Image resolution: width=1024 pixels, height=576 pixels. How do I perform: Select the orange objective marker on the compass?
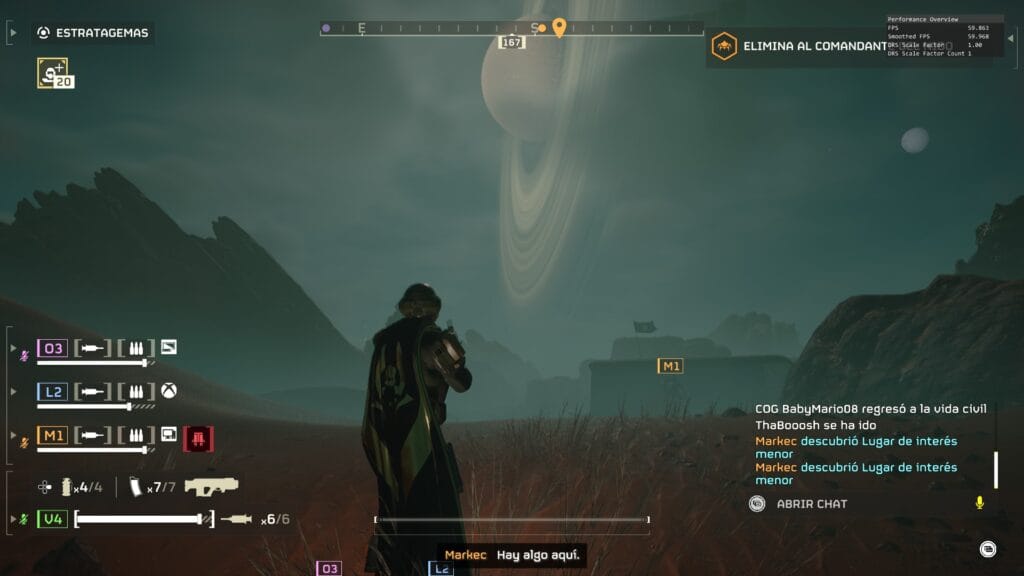(559, 27)
